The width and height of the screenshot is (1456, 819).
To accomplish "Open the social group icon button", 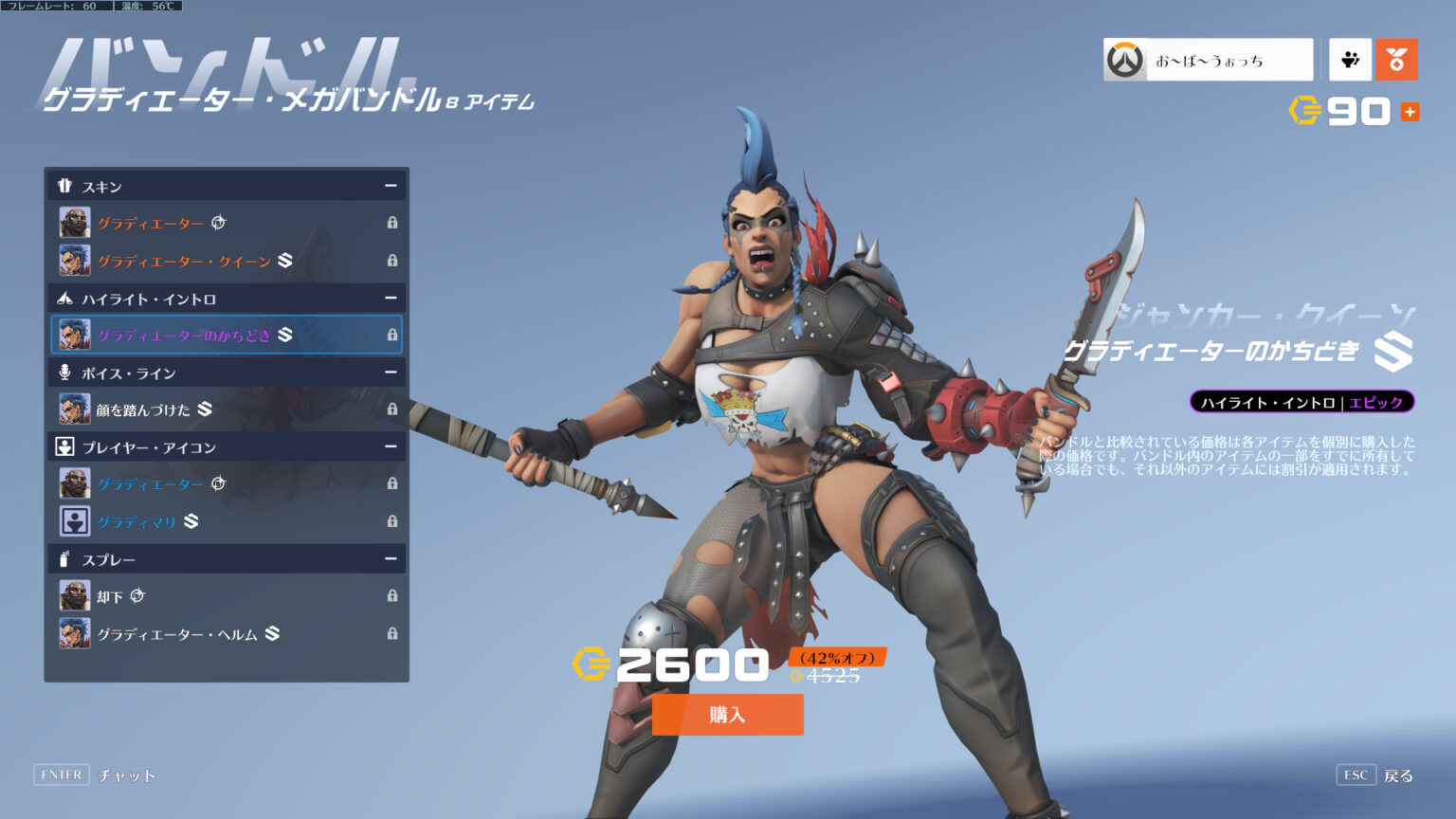I will coord(1350,60).
